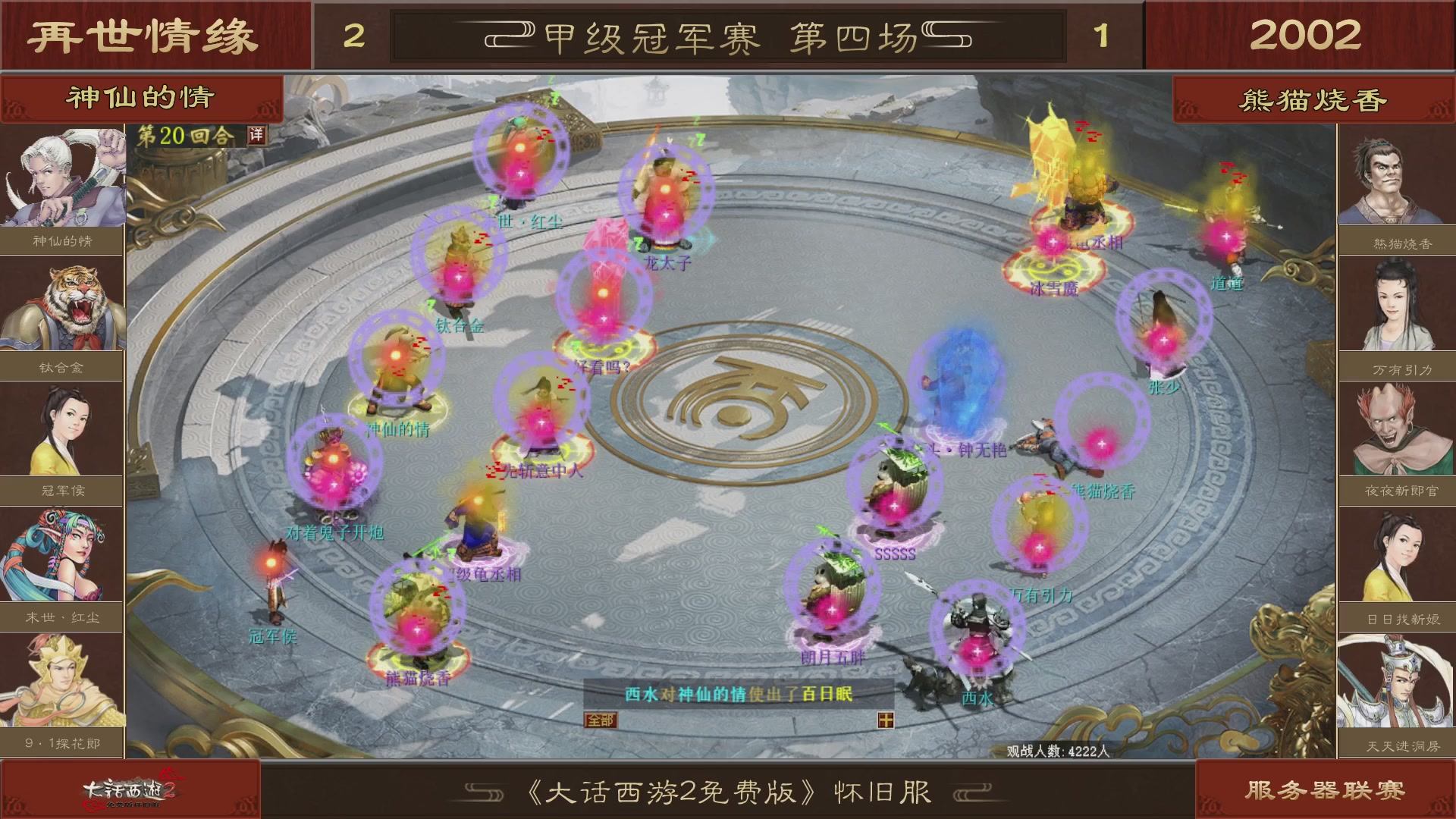The image size is (1456, 819).
Task: Switch to the 神仙的情 team banner
Action: (x=140, y=99)
